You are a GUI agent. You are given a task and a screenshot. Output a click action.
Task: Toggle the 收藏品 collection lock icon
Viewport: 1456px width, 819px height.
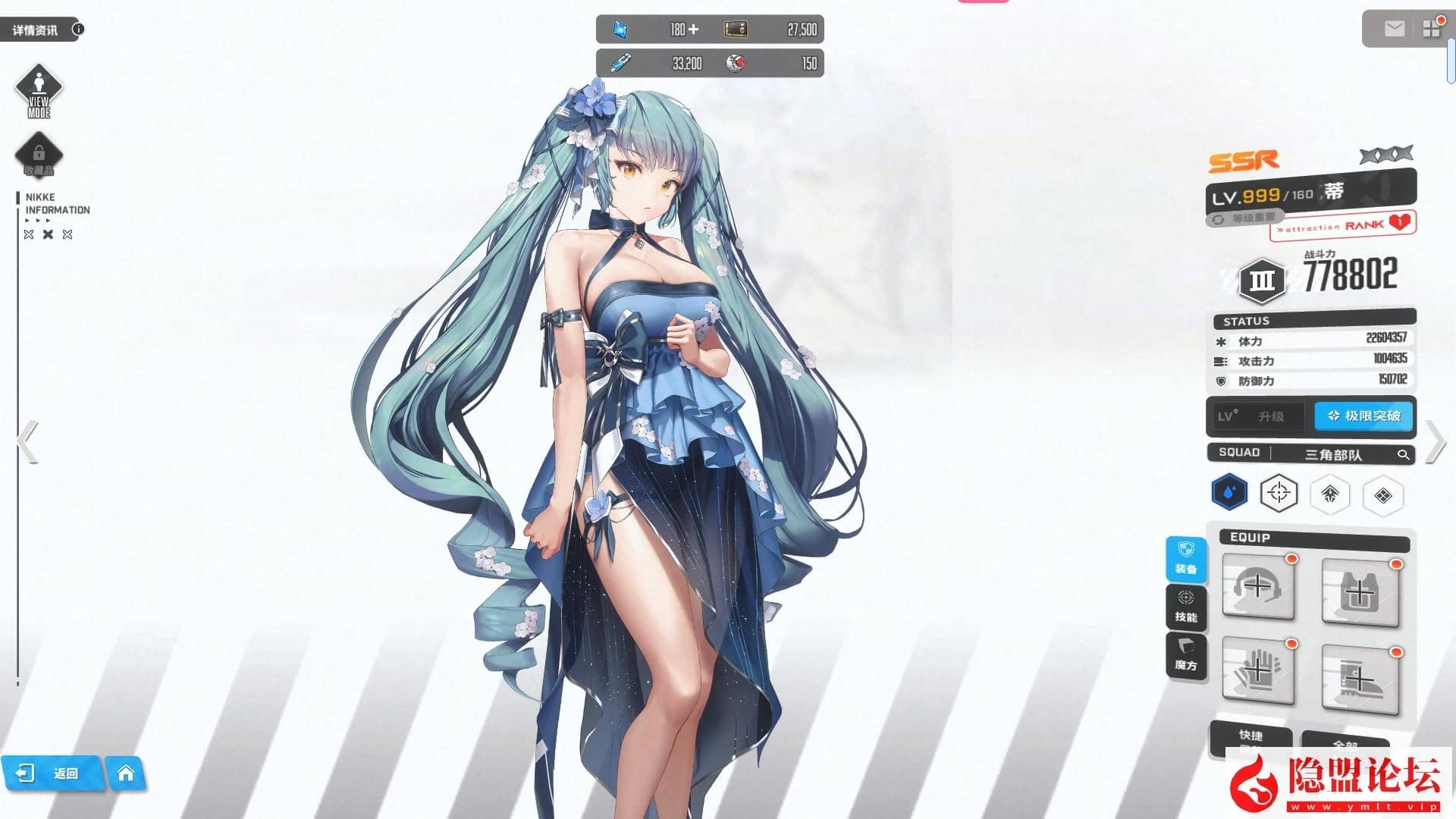pos(39,154)
